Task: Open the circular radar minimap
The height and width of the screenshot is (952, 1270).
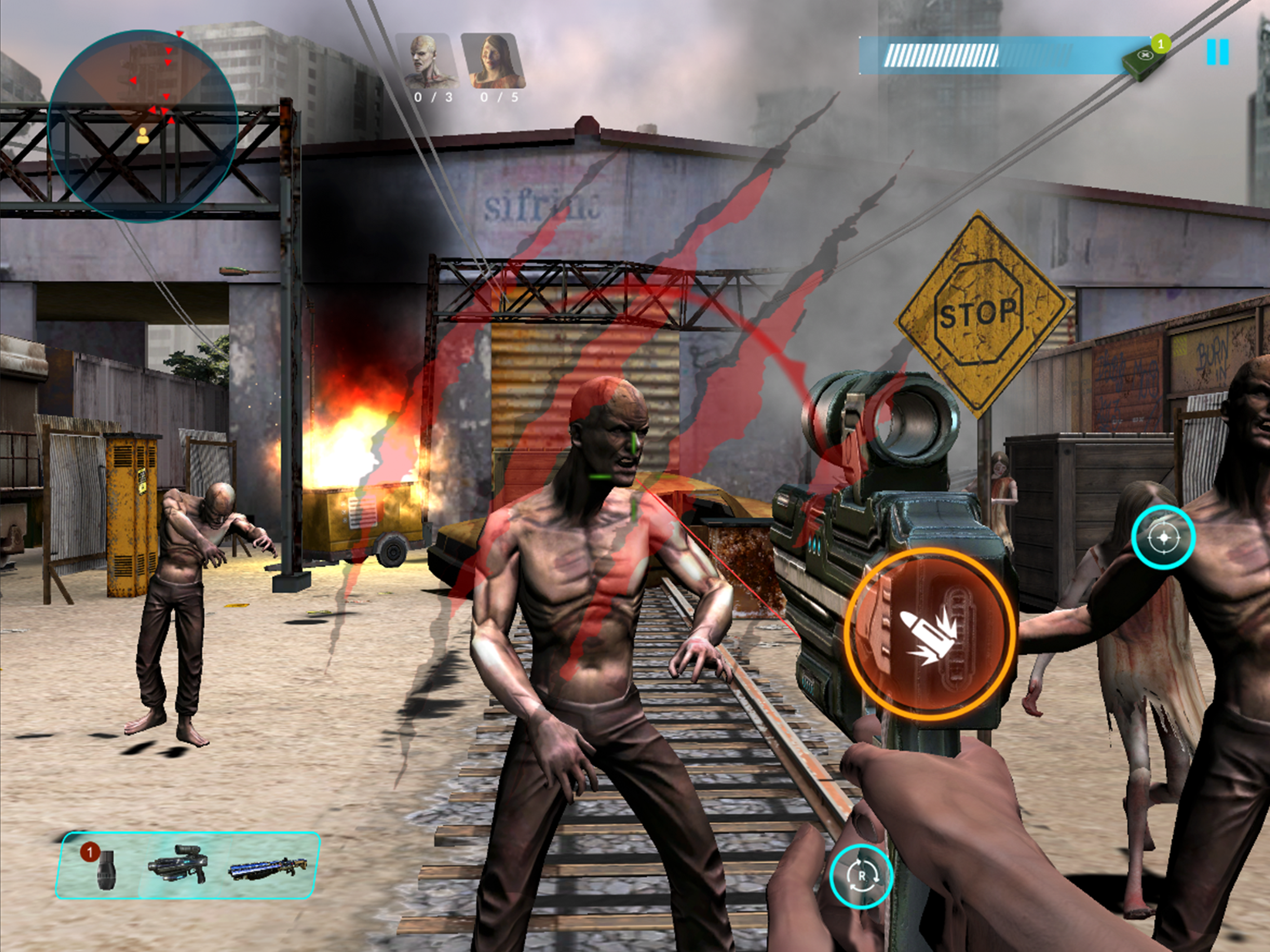Action: point(143,126)
